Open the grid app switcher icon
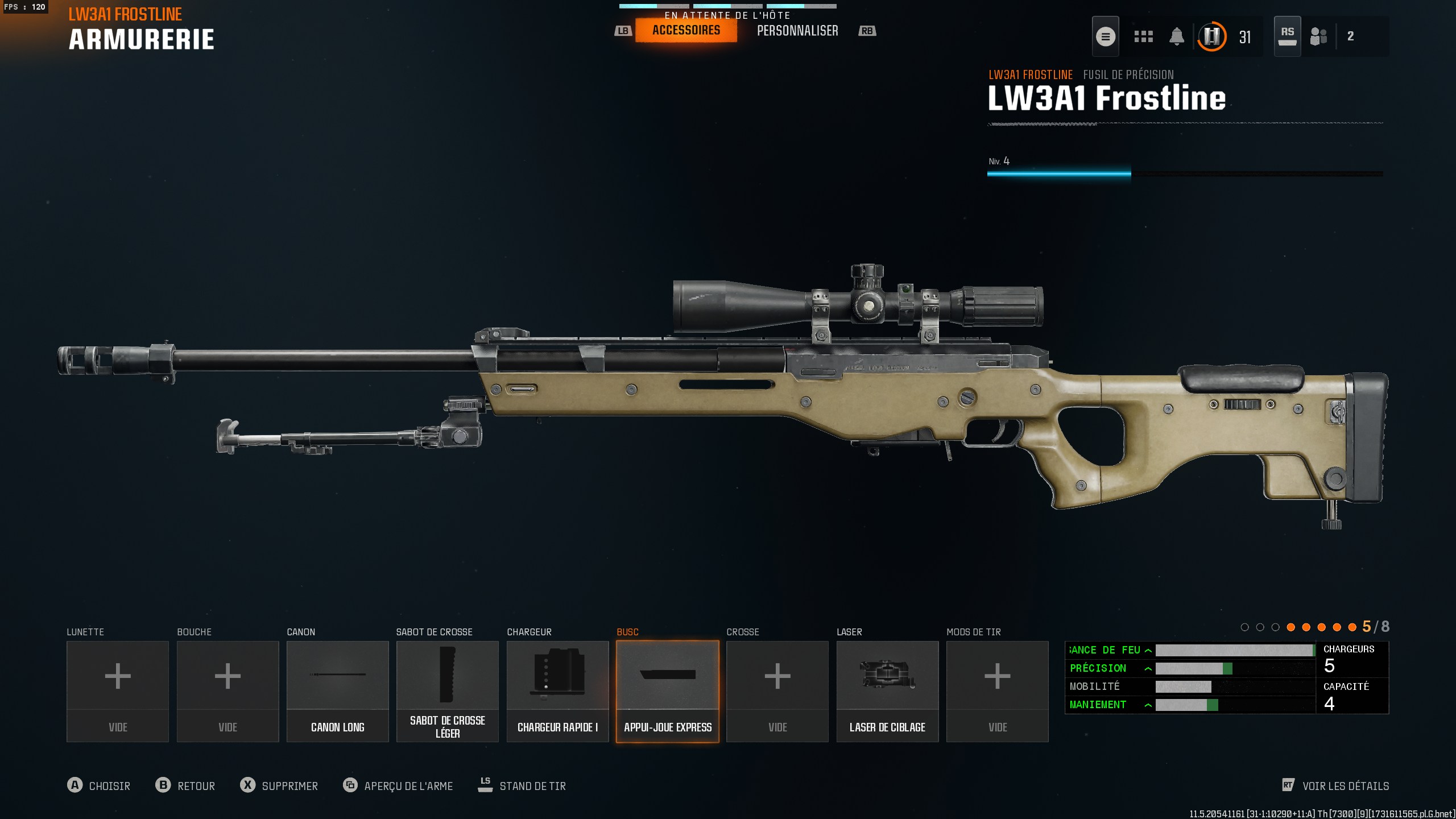 (x=1143, y=36)
